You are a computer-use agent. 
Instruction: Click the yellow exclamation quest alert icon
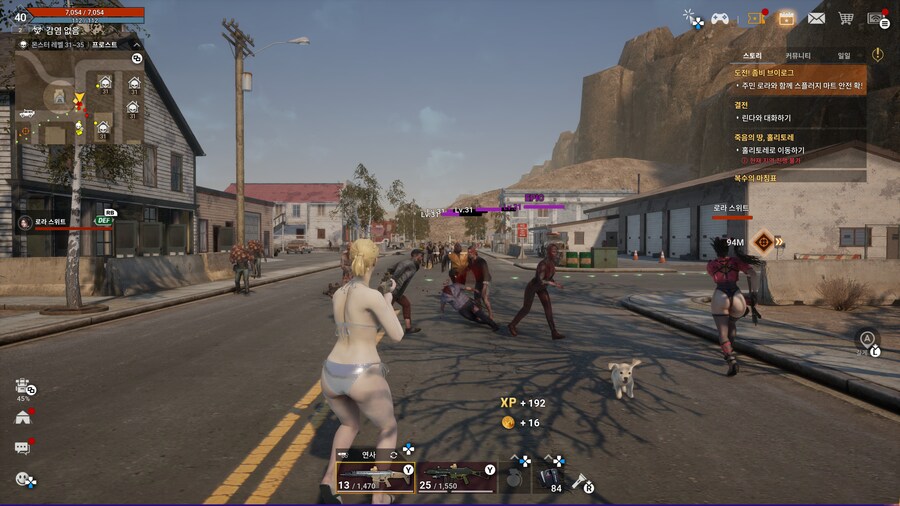pos(877,54)
